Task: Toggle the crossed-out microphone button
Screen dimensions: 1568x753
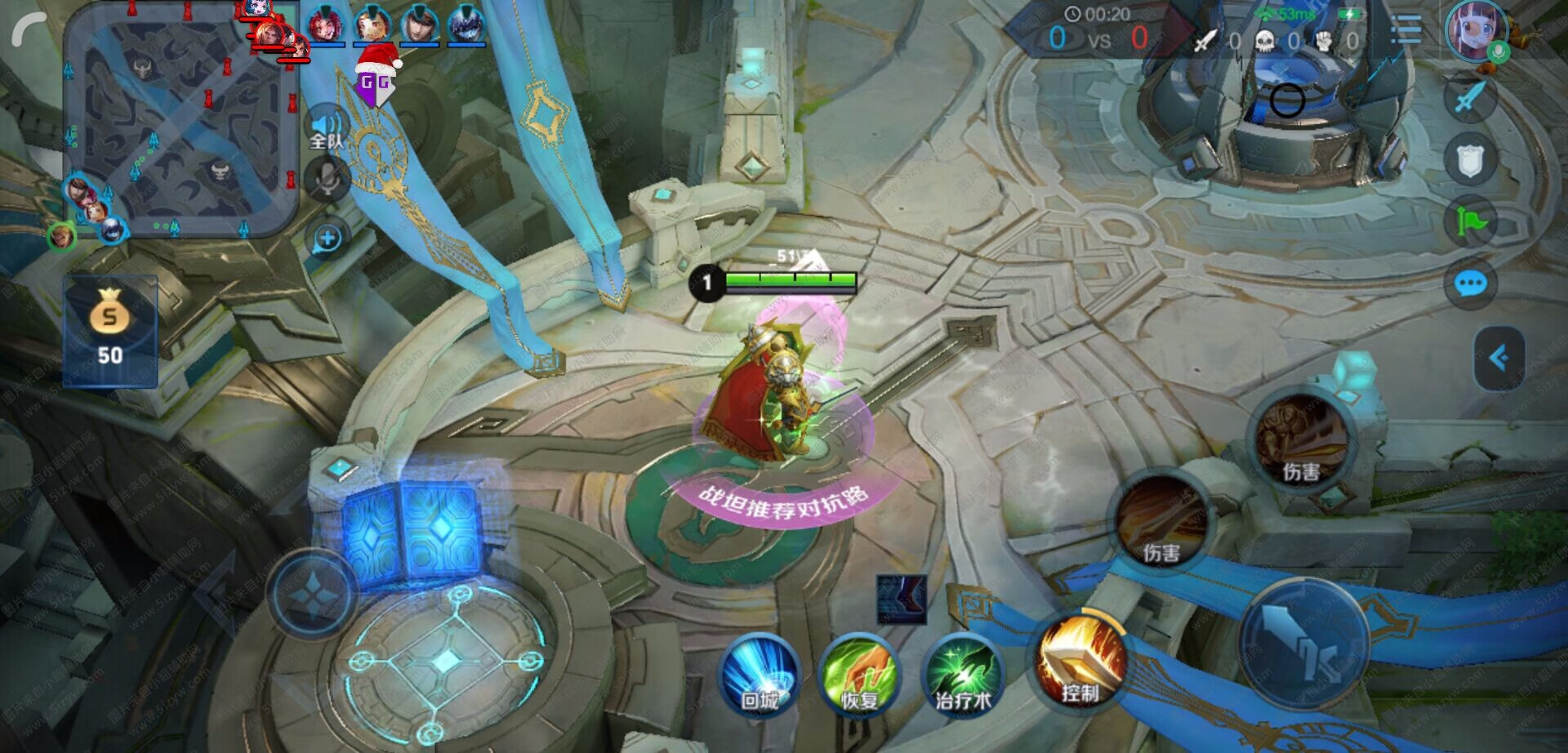Action: pos(327,179)
